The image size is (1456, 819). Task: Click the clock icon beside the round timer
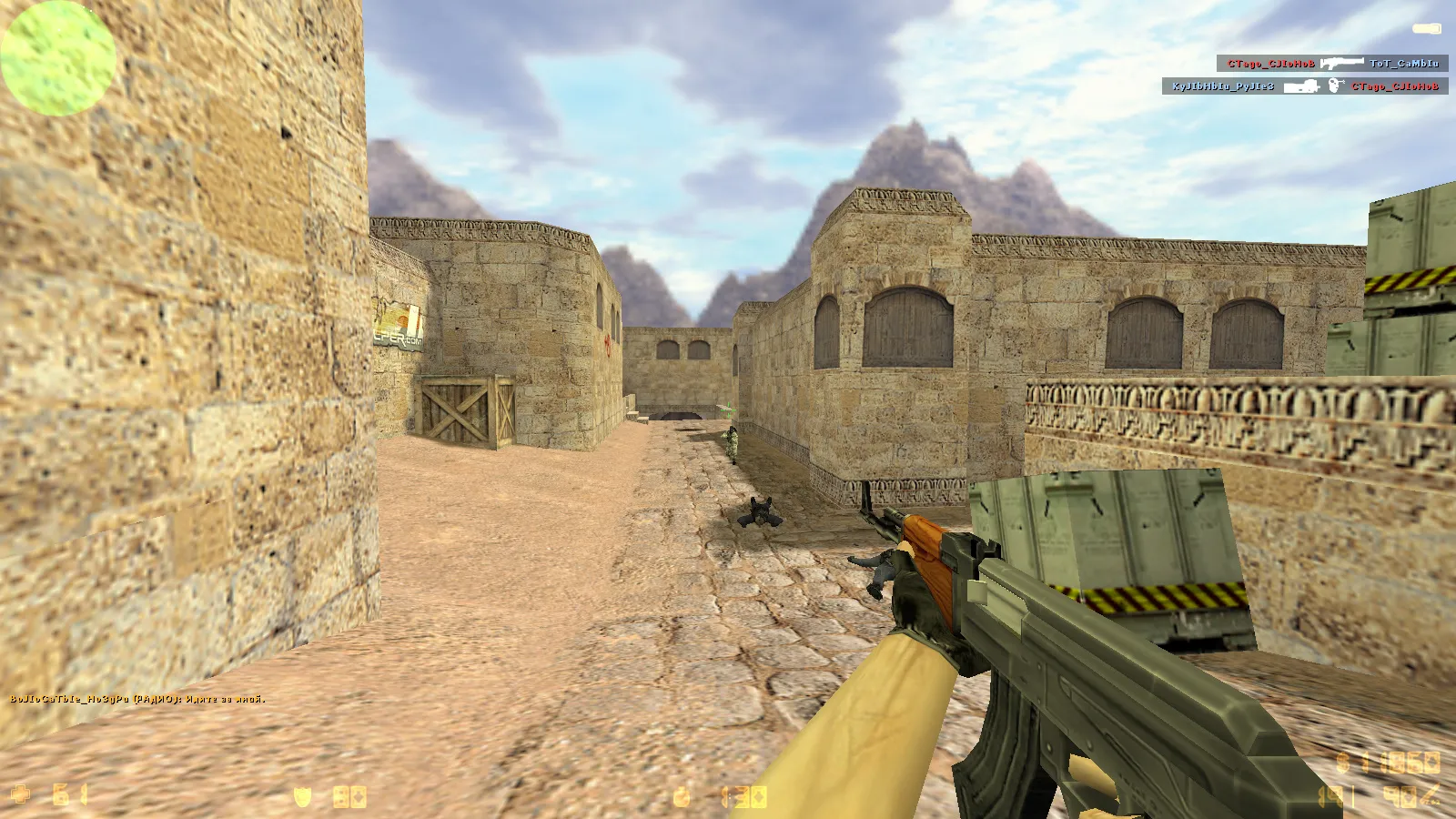681,796
